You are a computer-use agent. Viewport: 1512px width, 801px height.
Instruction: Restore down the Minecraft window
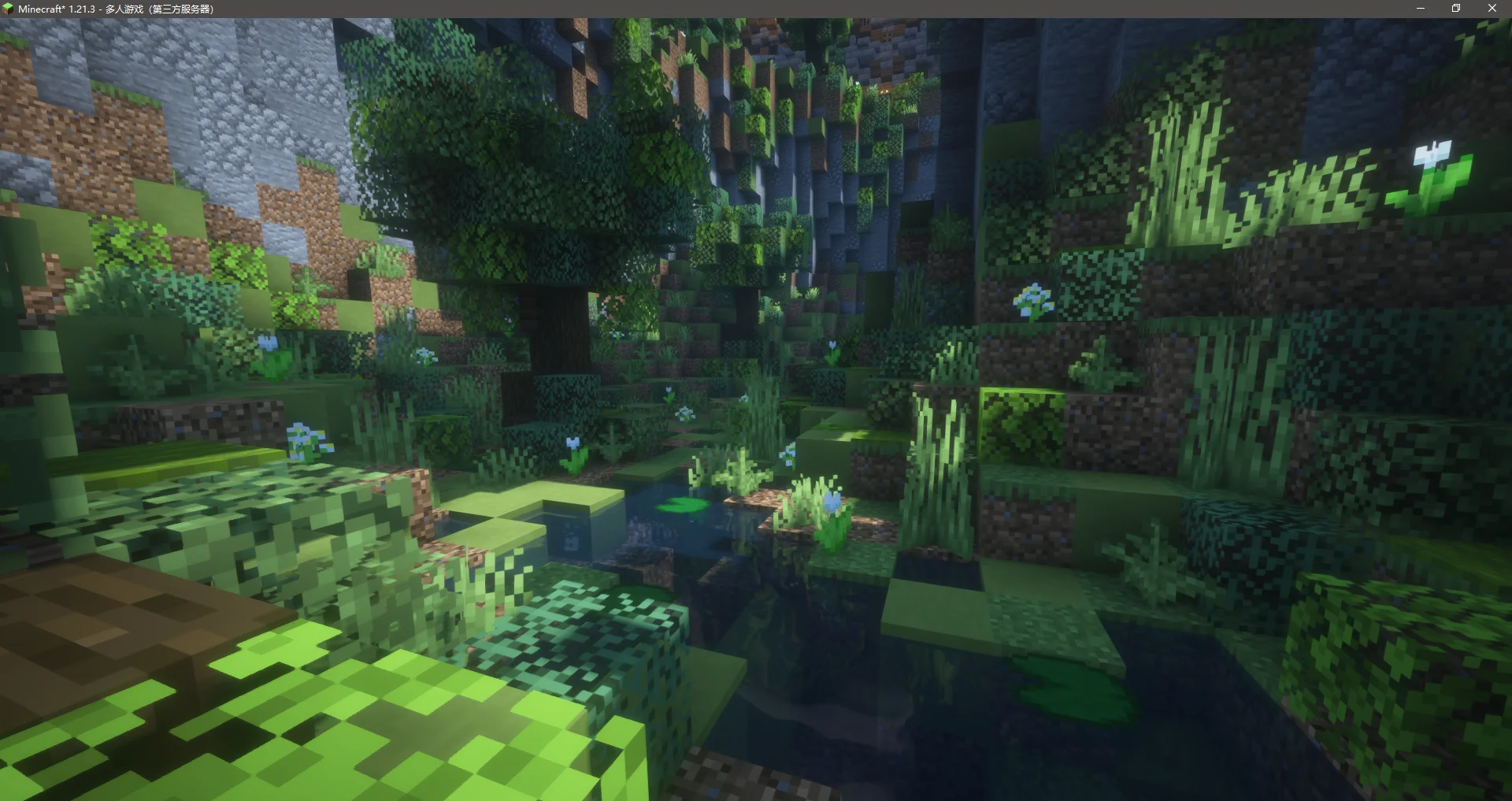[1456, 8]
